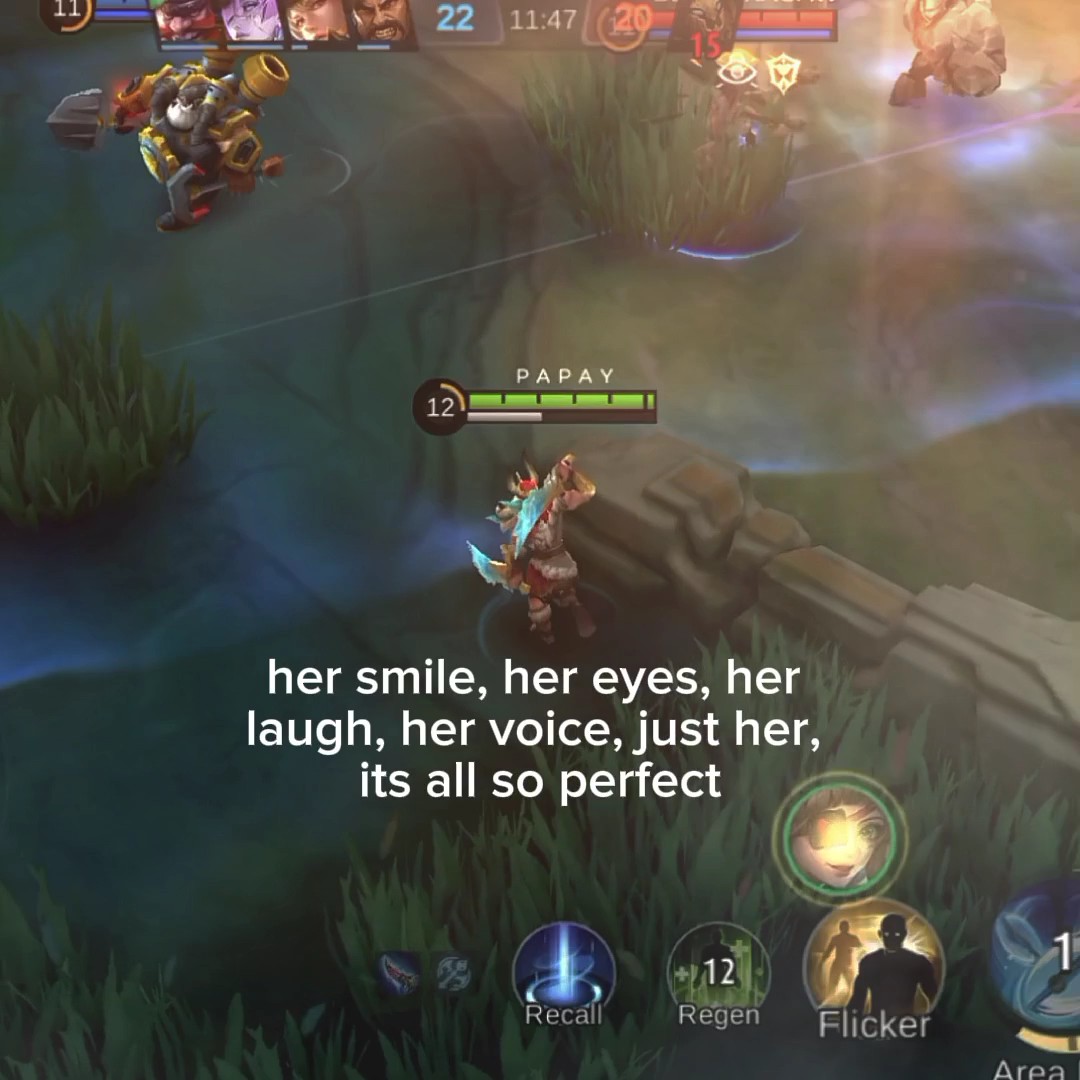Select the purple-haired hero portrait in the top bar
The height and width of the screenshot is (1080, 1080).
252,22
